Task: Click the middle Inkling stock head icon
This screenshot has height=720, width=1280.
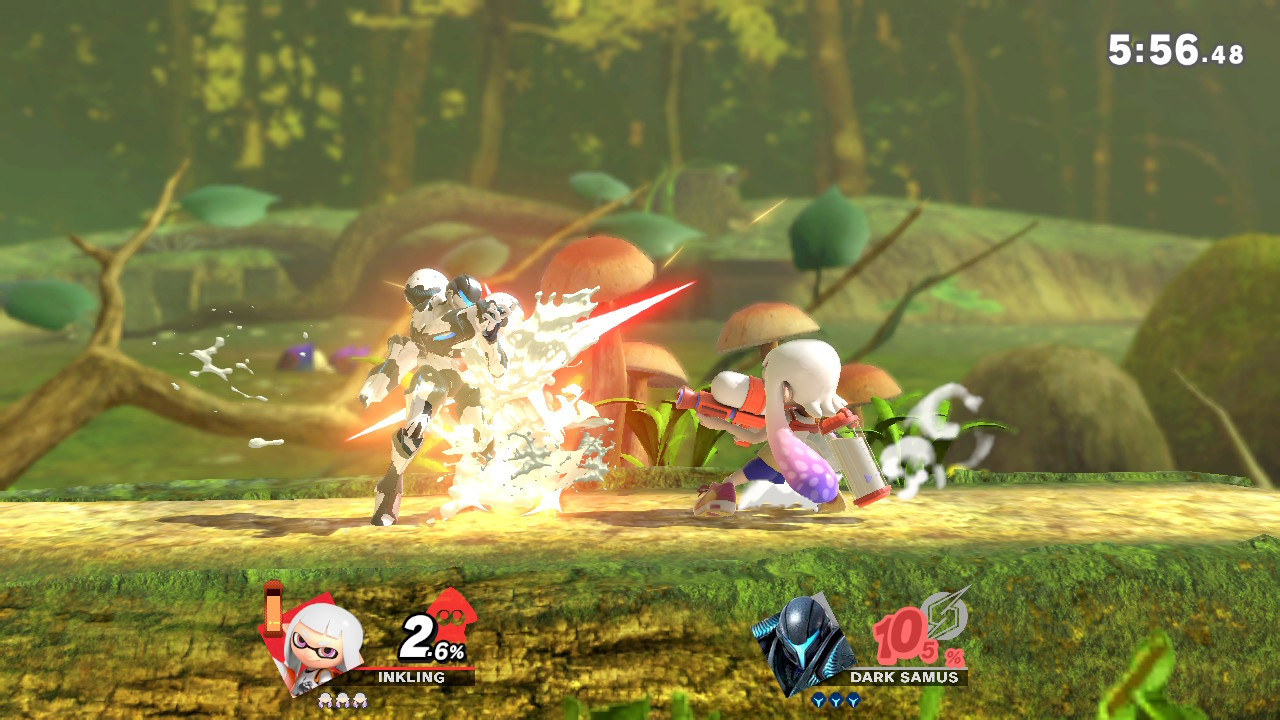Action: click(343, 699)
